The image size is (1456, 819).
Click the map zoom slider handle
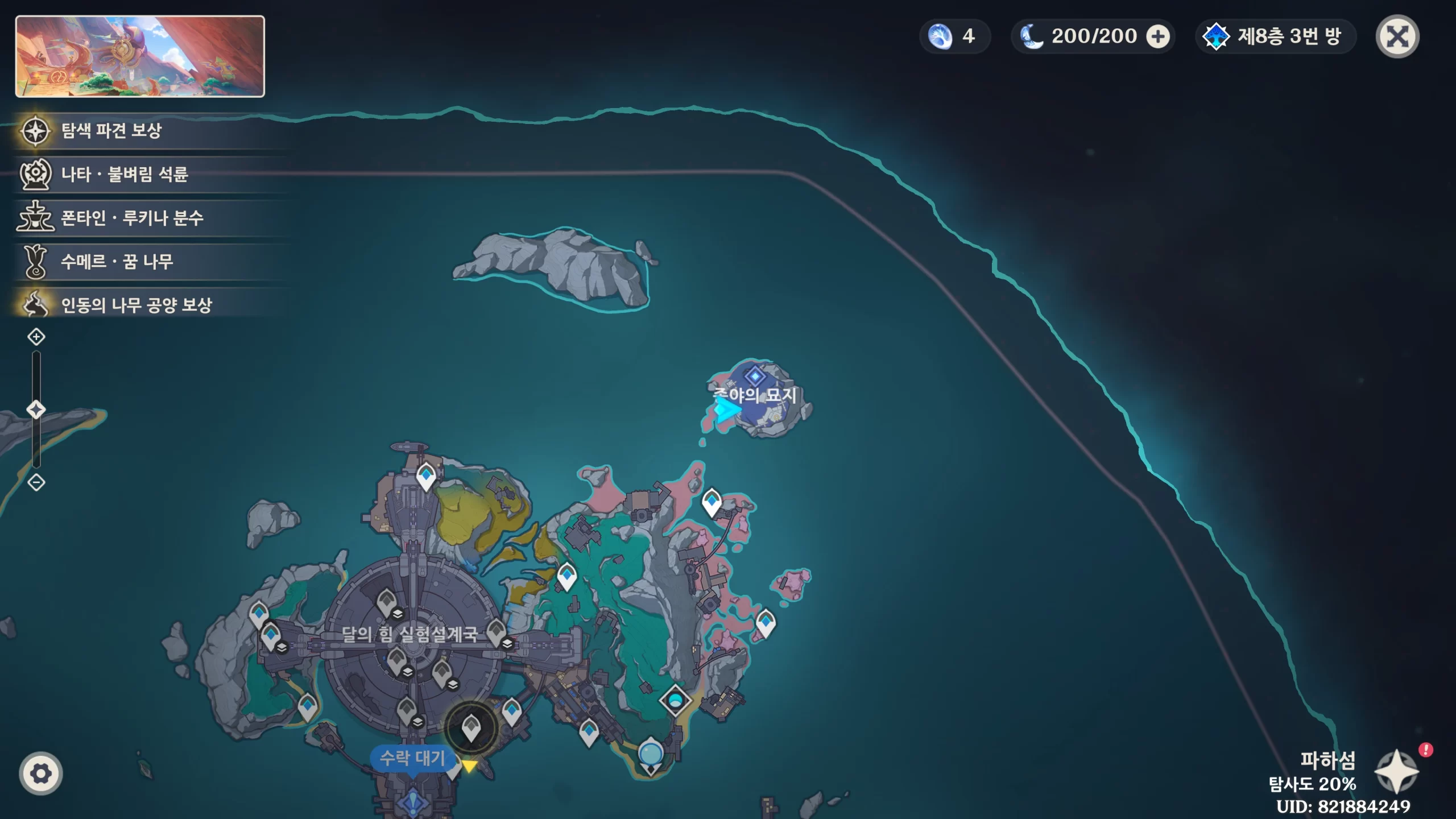(36, 409)
